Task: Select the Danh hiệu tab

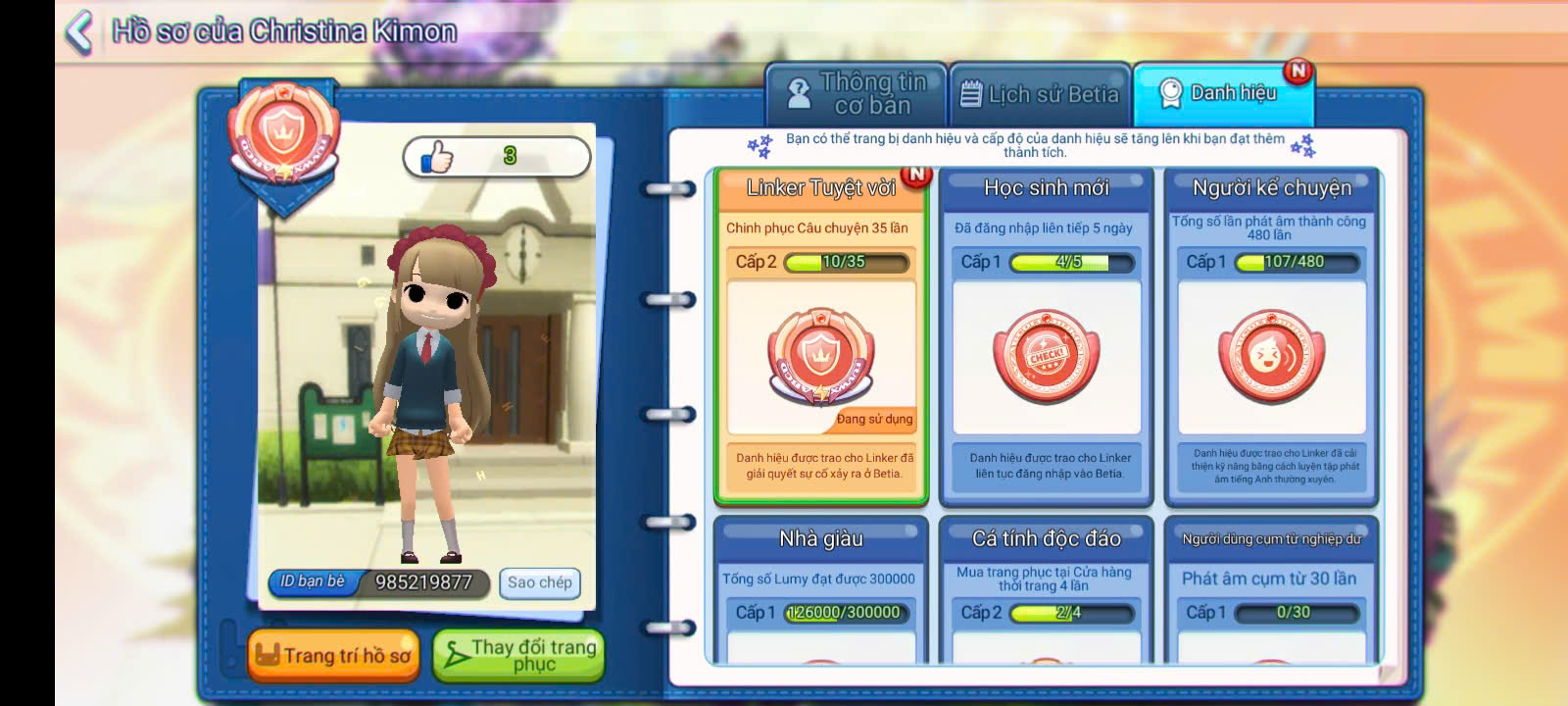Action: coord(1221,94)
